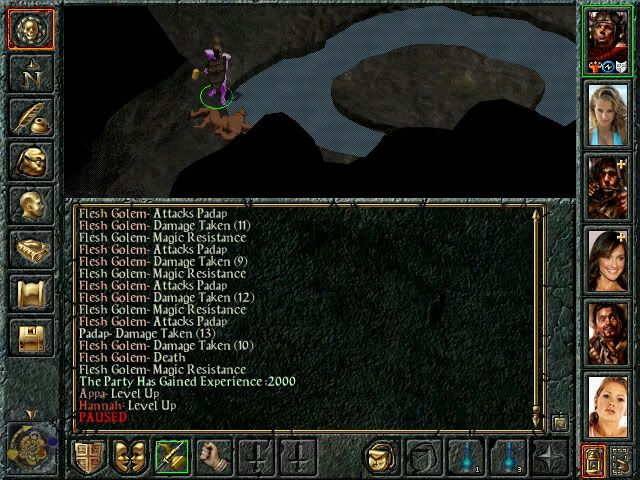Screen dimensions: 640x480
Task: Open the character record bald head icon
Action: click(29, 205)
